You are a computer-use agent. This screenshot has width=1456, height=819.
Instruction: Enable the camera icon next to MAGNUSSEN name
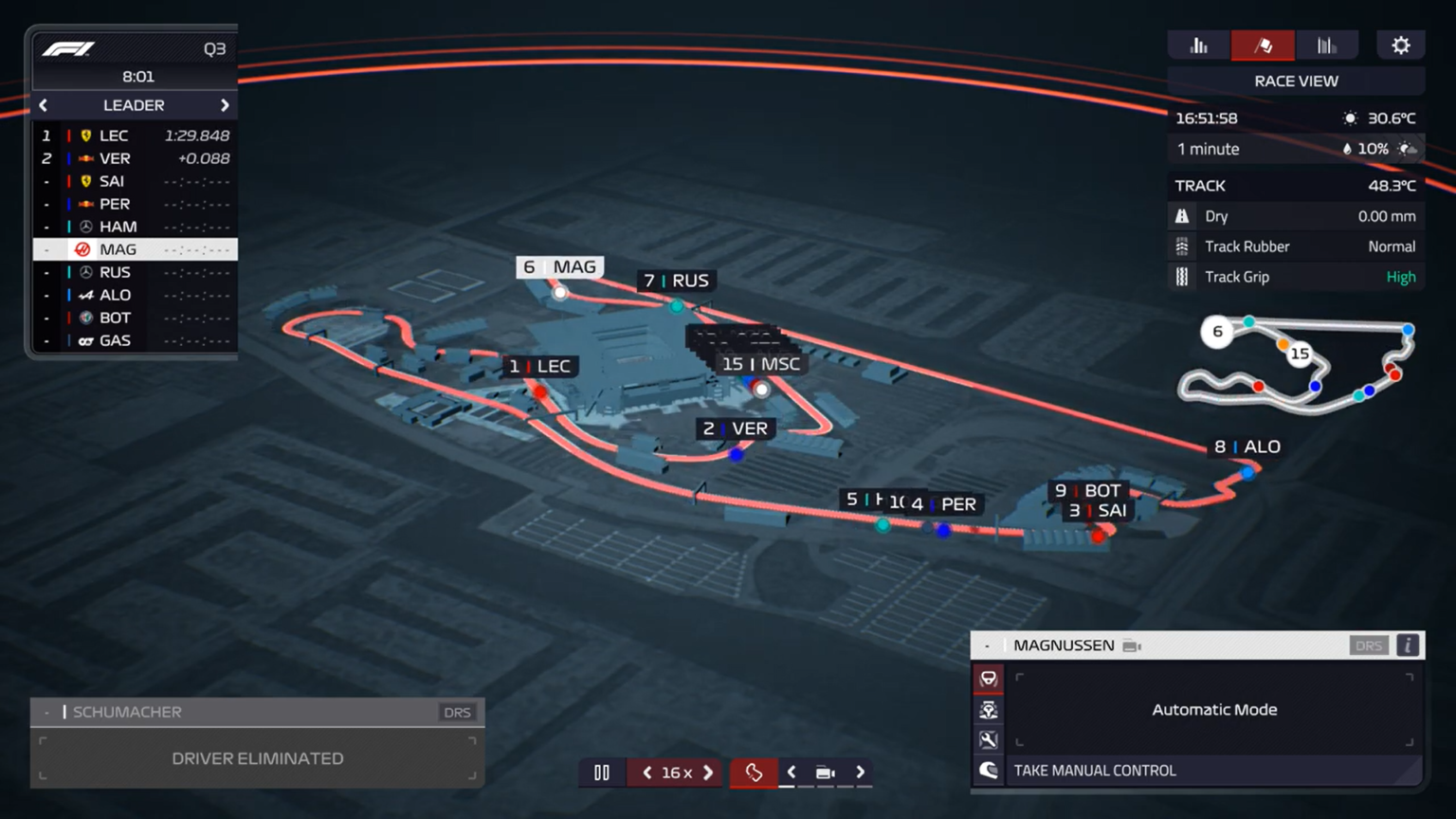pos(1129,645)
